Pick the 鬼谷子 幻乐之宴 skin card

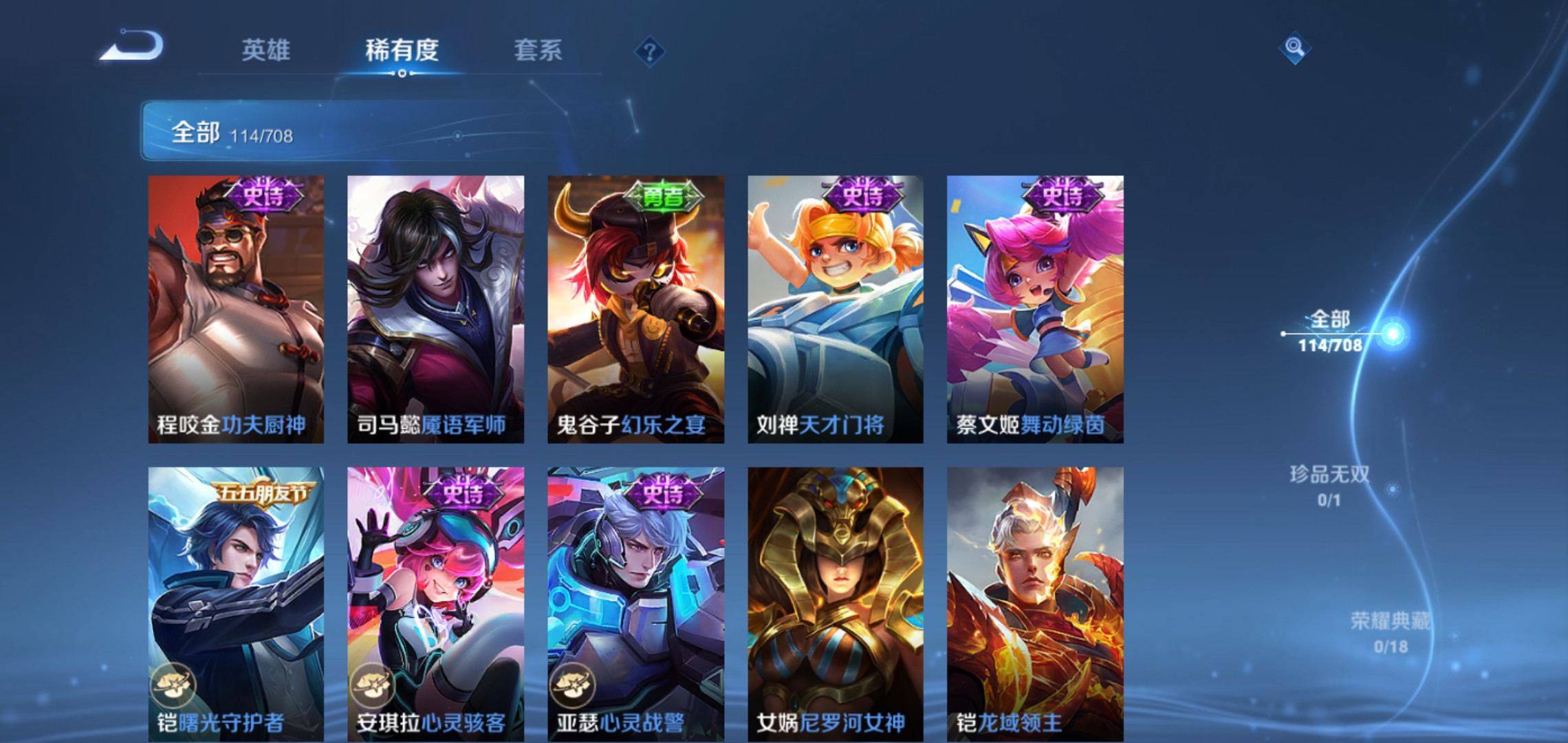[635, 309]
